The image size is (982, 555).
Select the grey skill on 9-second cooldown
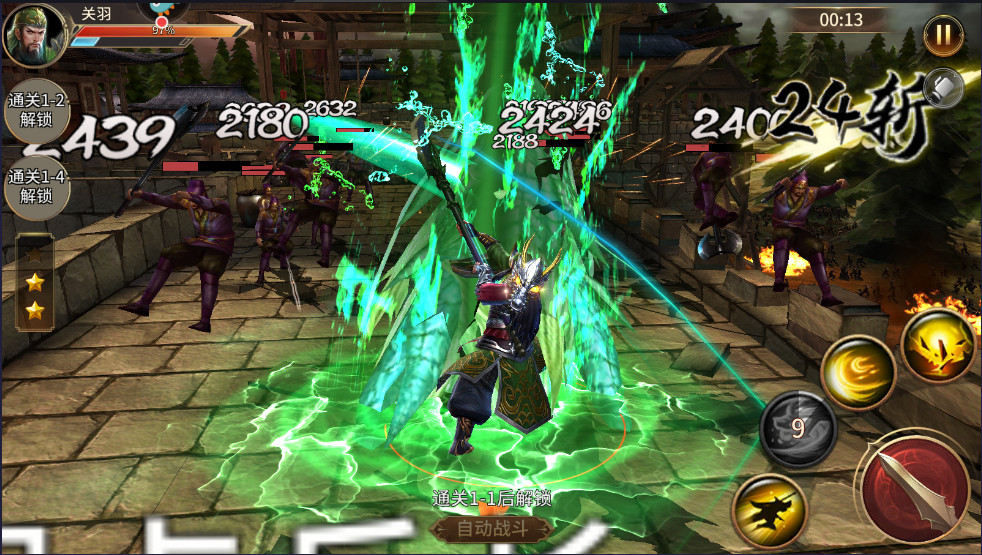(798, 429)
